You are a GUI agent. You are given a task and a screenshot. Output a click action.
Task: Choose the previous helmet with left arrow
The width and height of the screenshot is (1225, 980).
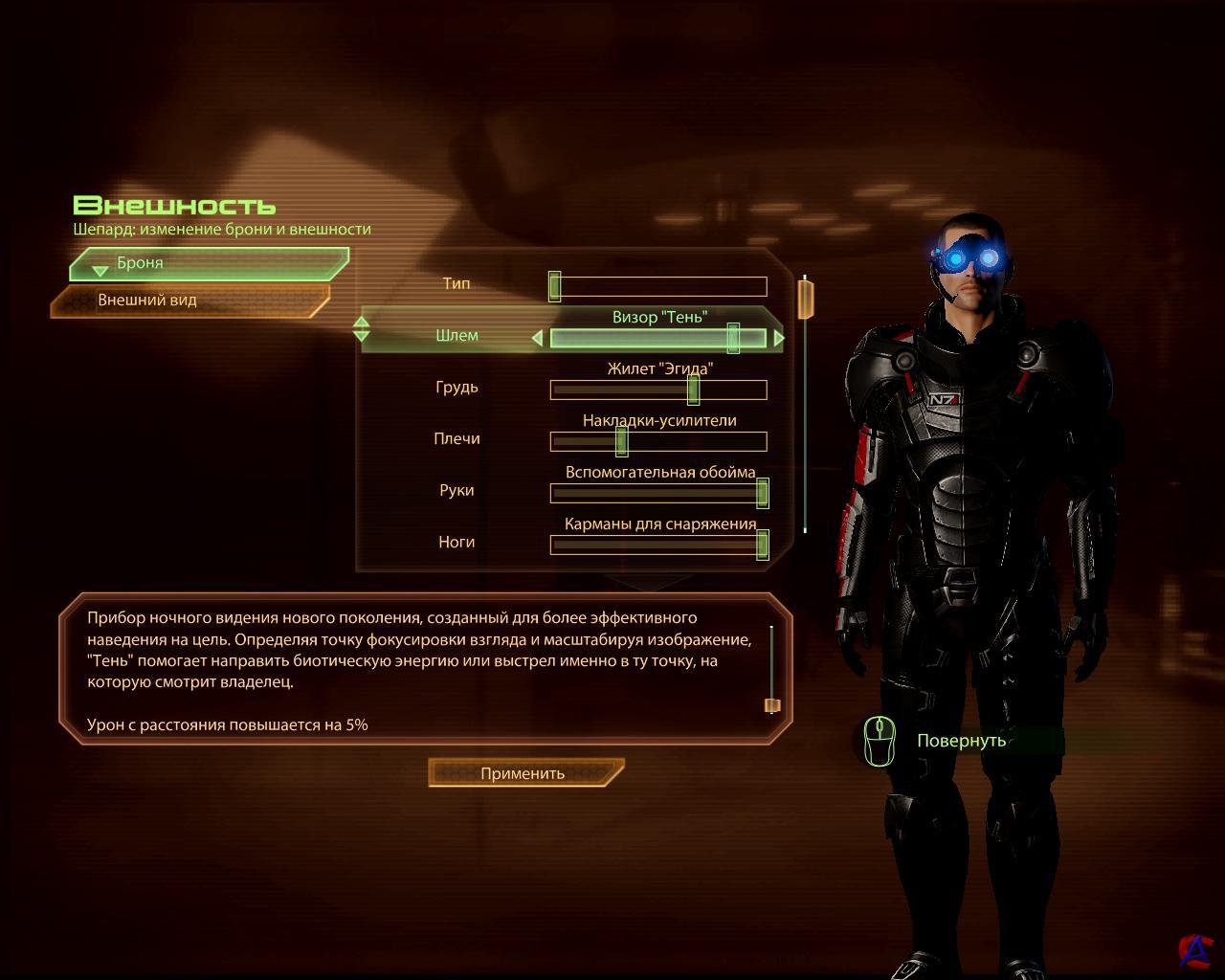(537, 338)
